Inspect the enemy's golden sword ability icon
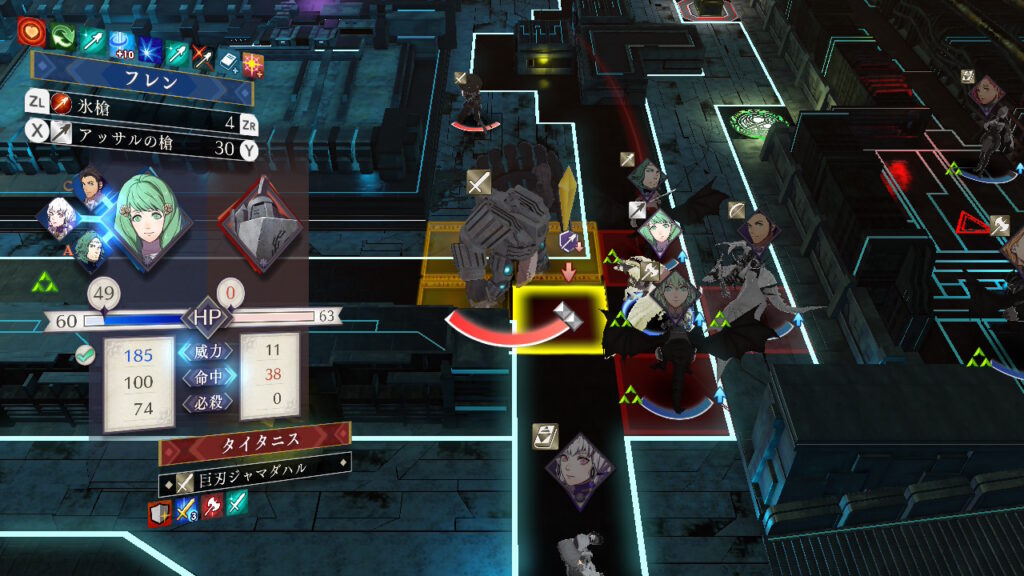The height and width of the screenshot is (576, 1024). [187, 510]
